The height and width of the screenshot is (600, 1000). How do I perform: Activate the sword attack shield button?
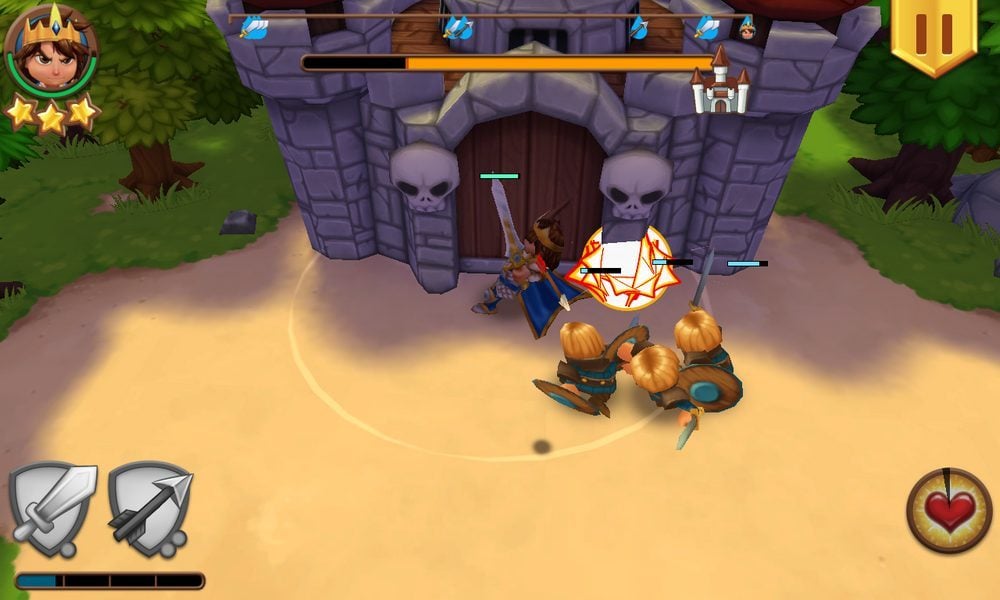click(52, 508)
